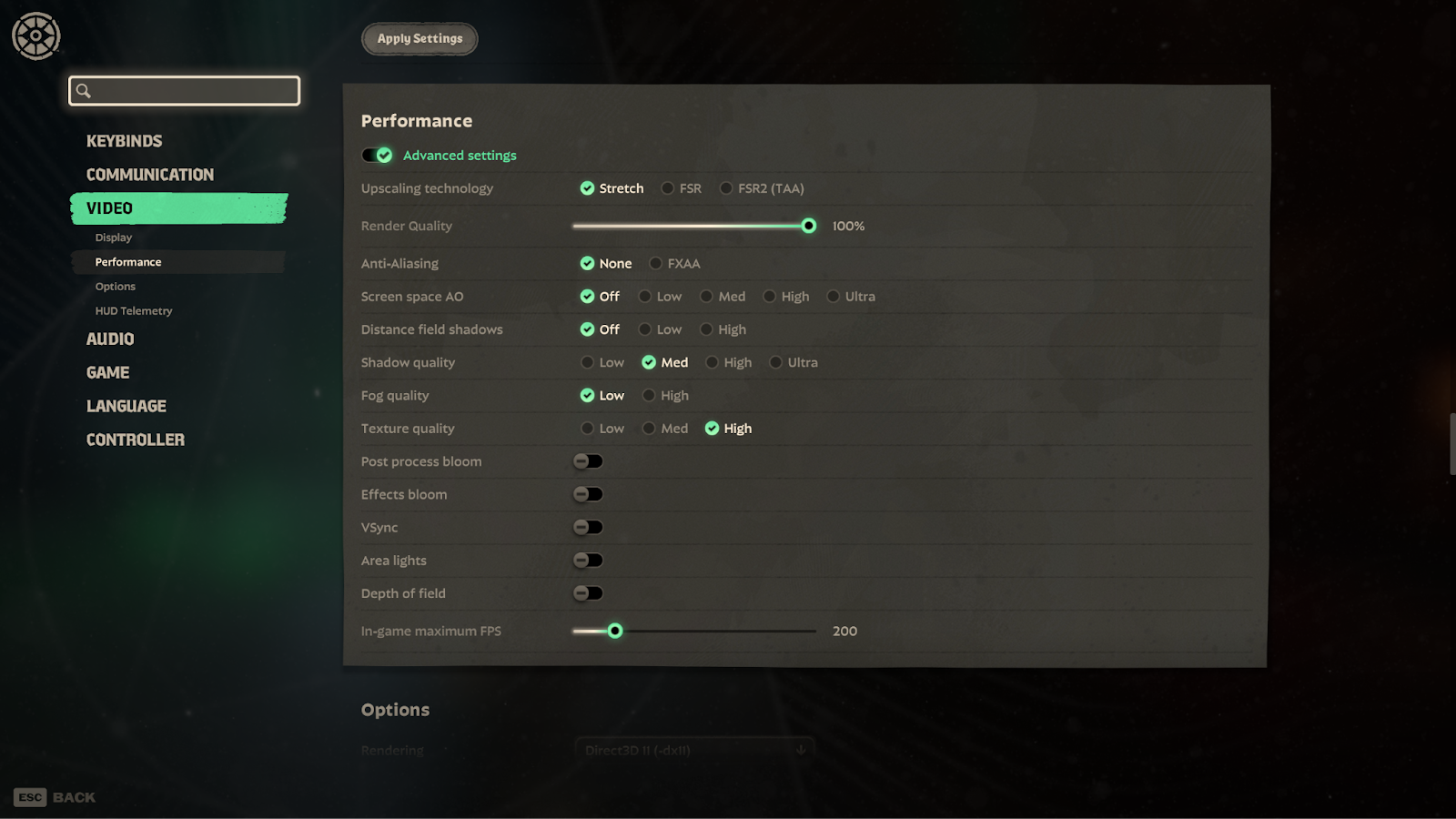
Task: Open the Keybinds settings section
Action: tap(124, 141)
